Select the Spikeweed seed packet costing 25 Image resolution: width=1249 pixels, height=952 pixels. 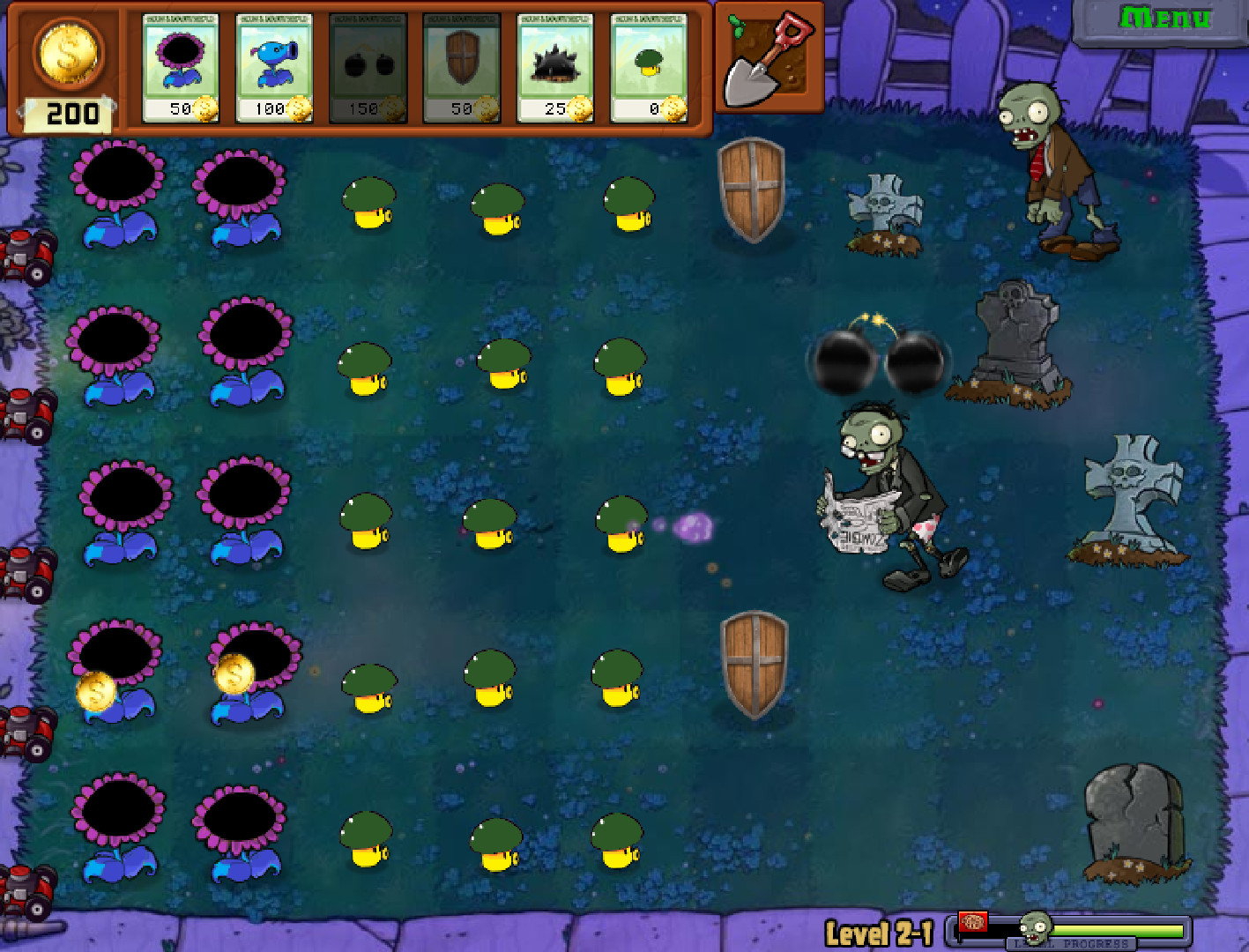point(554,66)
